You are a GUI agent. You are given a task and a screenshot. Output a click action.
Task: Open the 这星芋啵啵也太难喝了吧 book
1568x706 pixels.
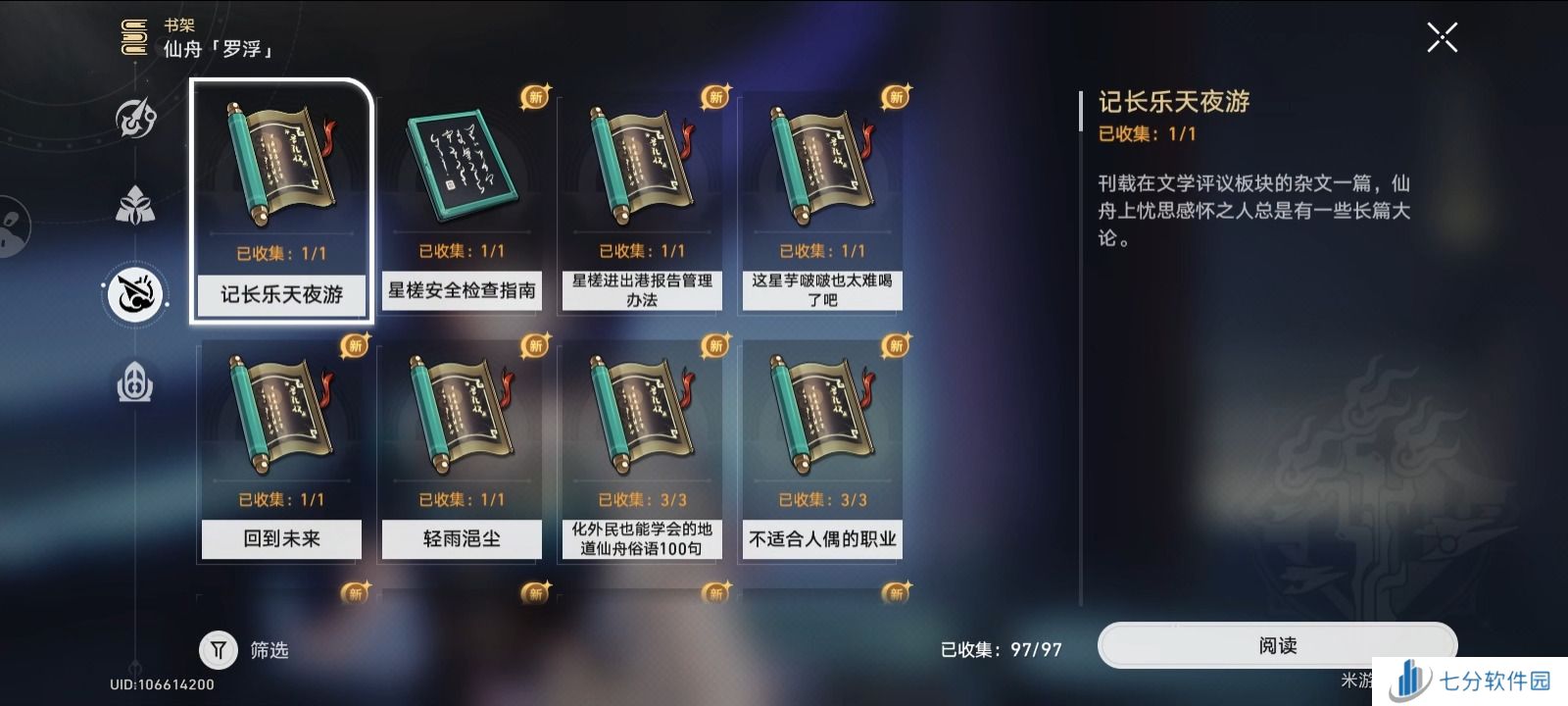(821, 162)
